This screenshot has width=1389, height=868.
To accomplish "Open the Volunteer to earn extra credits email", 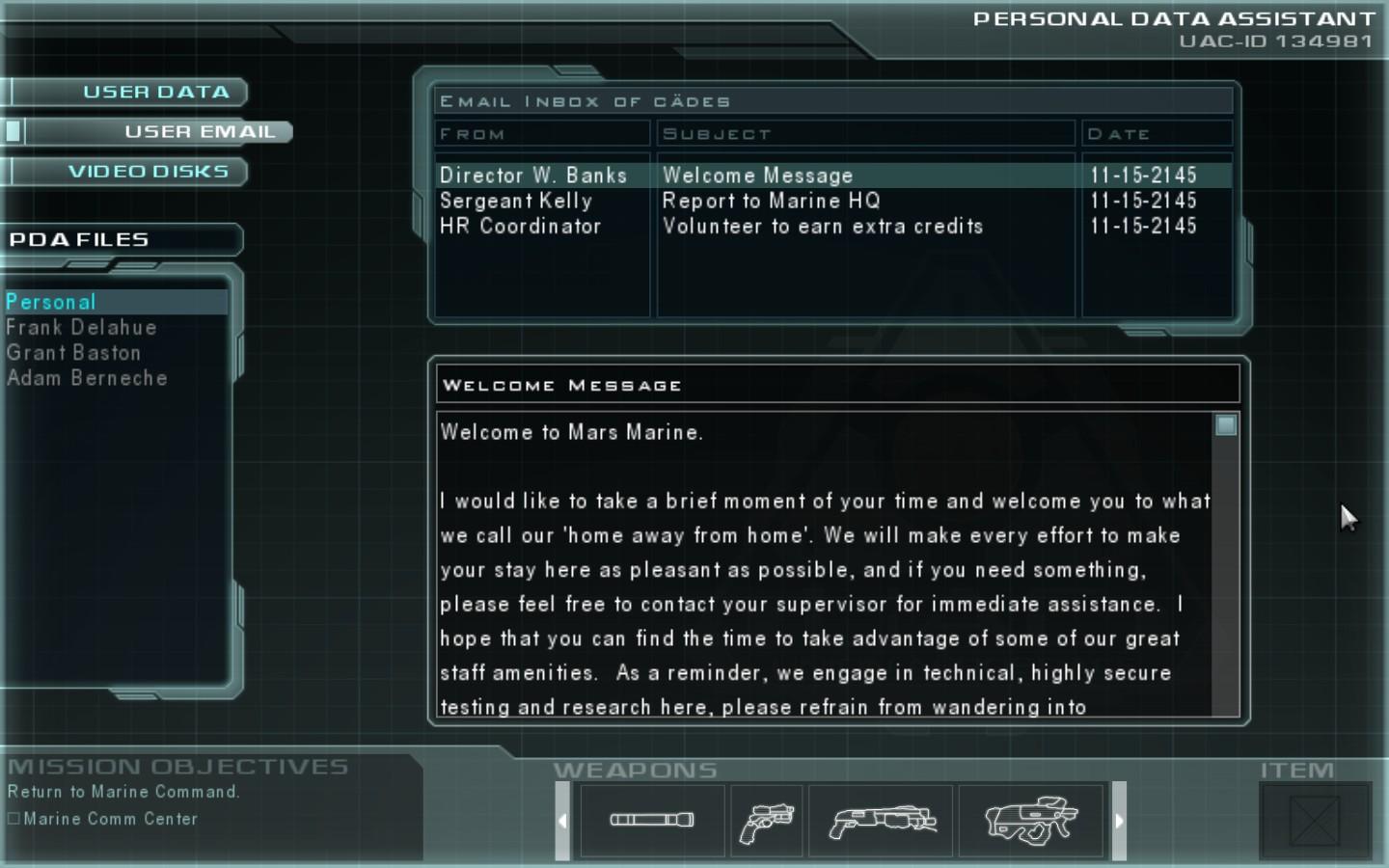I will [x=822, y=226].
